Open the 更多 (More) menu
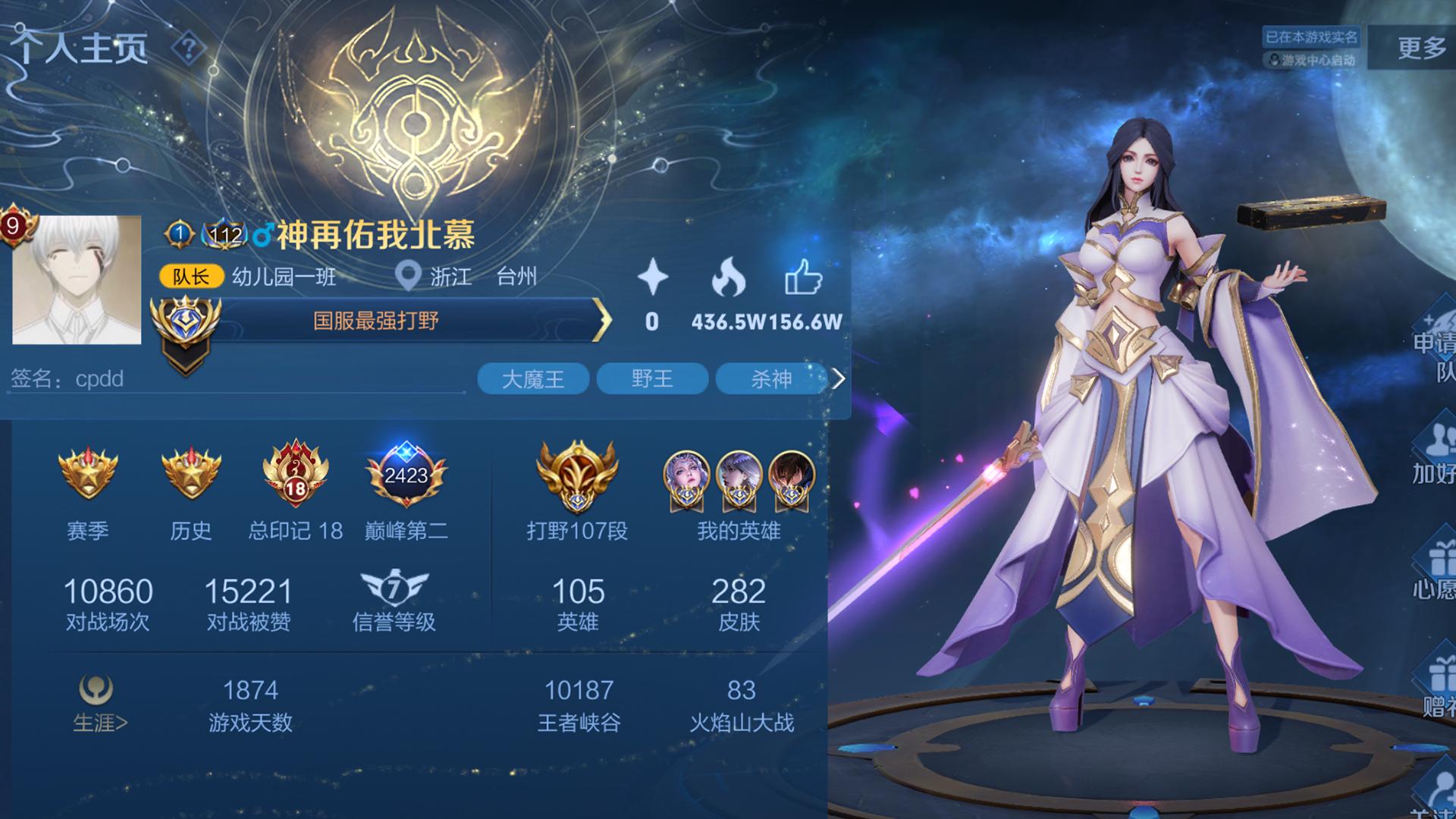Screen dimensions: 1456x819 click(x=1421, y=48)
